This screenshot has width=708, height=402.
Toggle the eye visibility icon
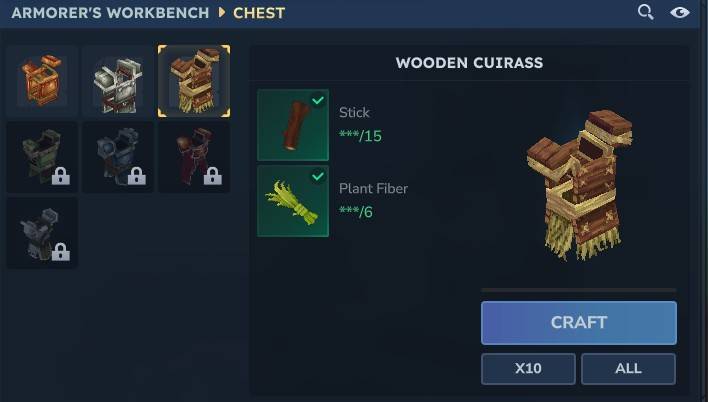pyautogui.click(x=680, y=12)
